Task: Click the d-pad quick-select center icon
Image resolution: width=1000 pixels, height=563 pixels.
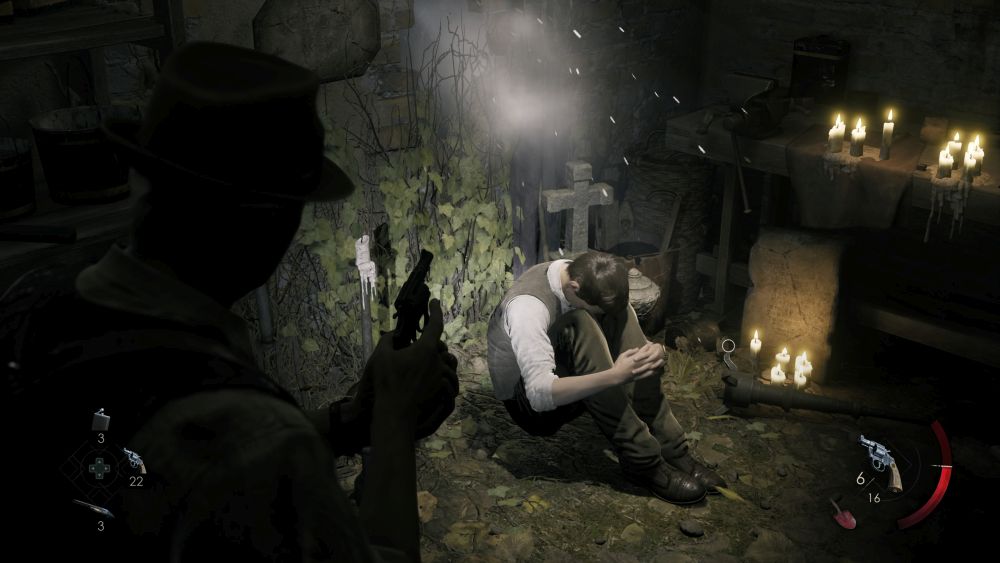Action: [99, 468]
